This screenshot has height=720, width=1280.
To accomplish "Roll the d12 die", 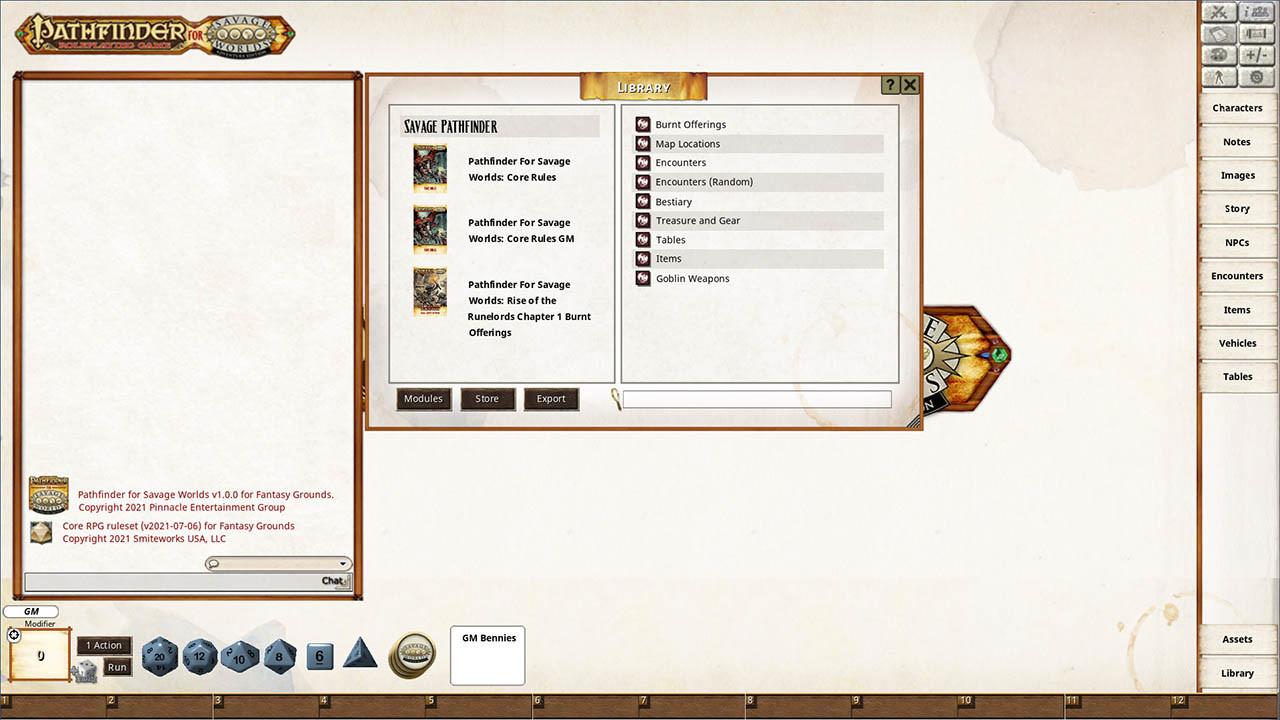I will click(x=200, y=657).
